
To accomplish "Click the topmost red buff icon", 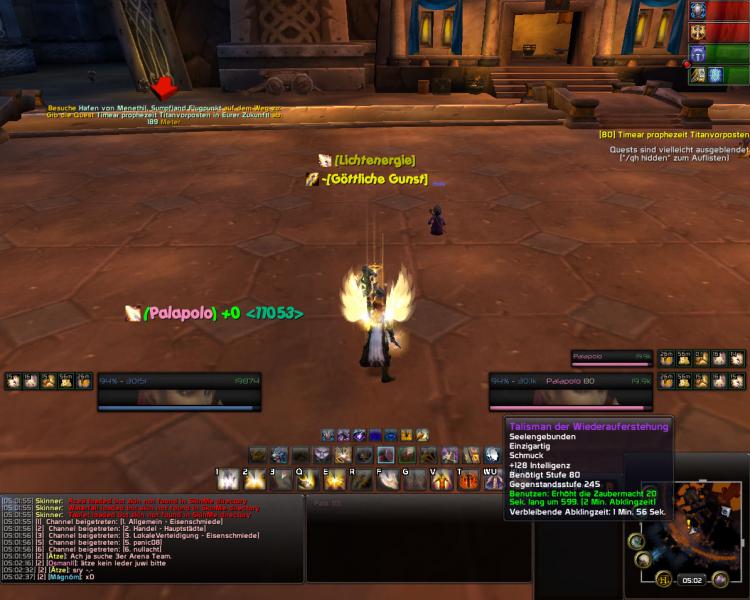I will [697, 10].
